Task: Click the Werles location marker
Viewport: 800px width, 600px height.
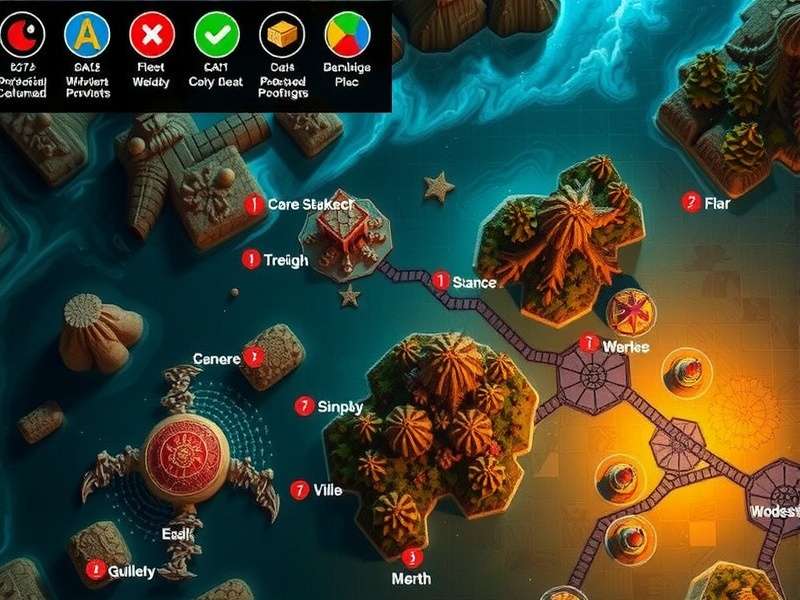Action: pyautogui.click(x=590, y=343)
